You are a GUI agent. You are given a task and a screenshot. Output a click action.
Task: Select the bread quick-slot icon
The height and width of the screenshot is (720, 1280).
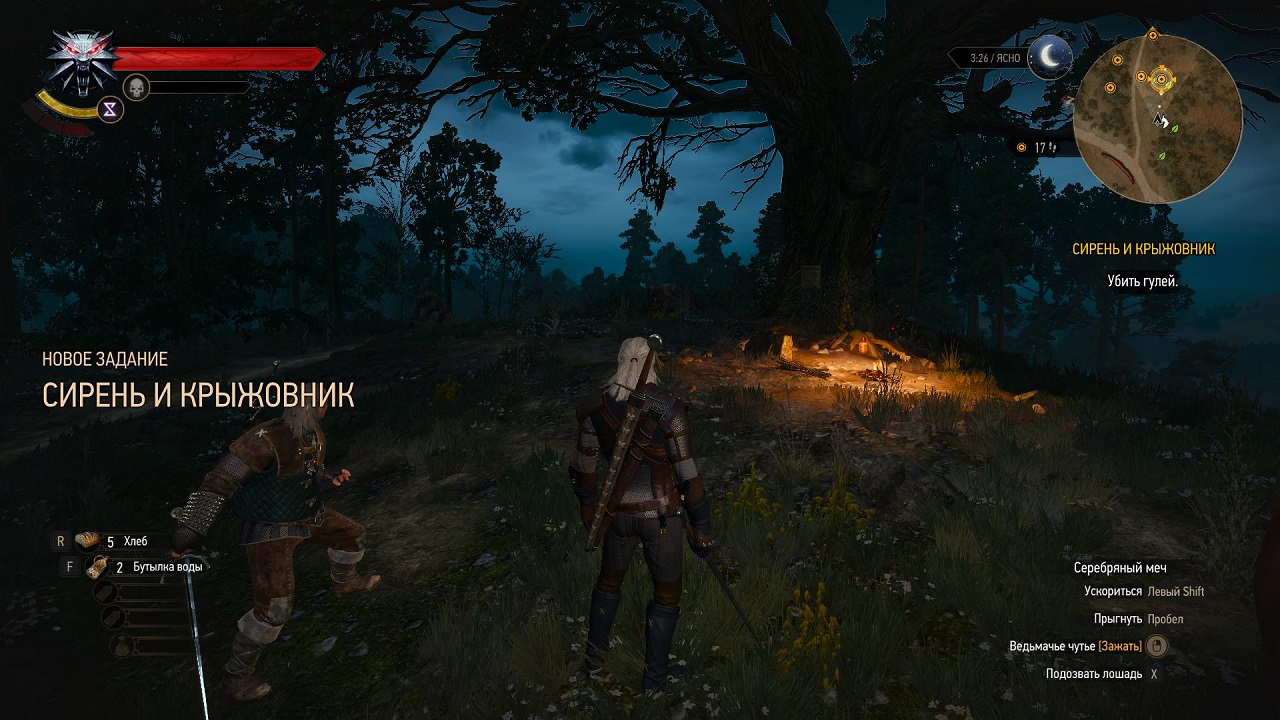click(85, 539)
